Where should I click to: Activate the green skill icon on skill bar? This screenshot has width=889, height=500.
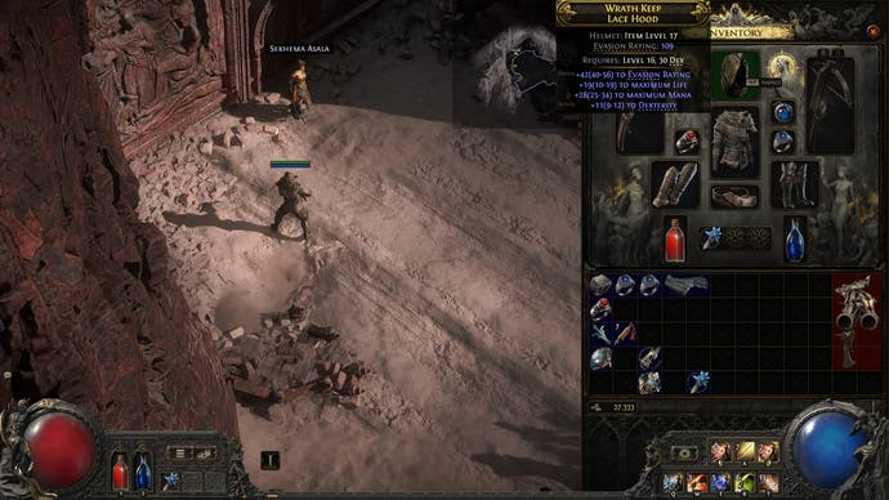[x=745, y=483]
